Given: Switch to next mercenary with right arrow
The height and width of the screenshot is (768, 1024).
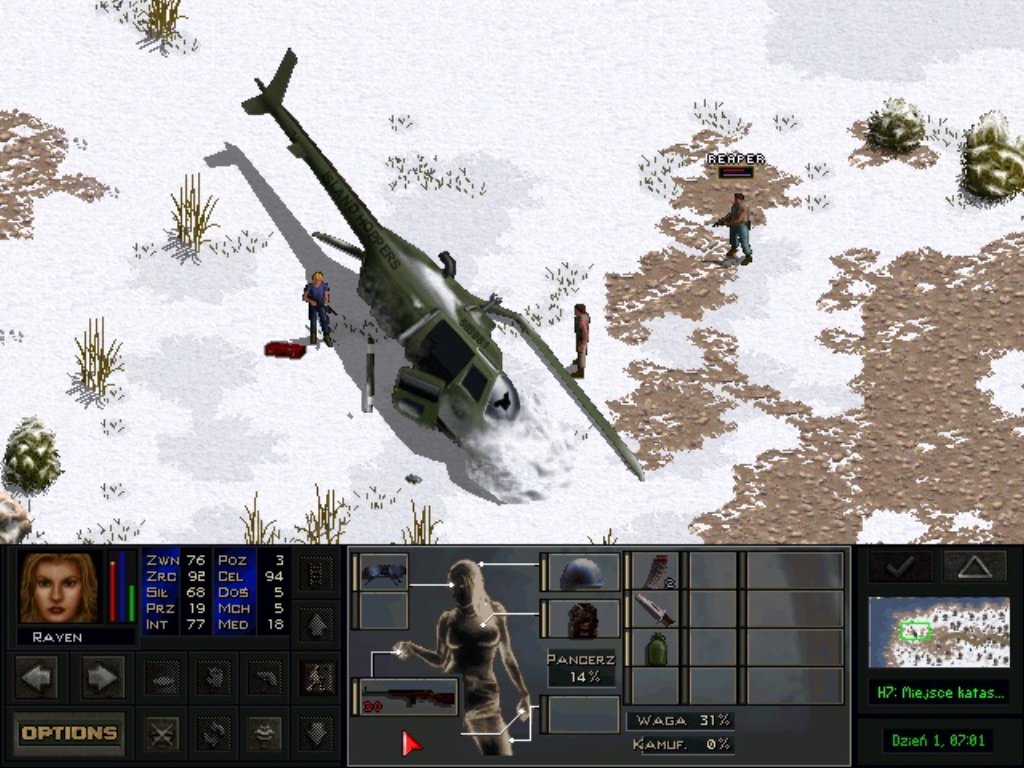Looking at the screenshot, I should click(102, 677).
